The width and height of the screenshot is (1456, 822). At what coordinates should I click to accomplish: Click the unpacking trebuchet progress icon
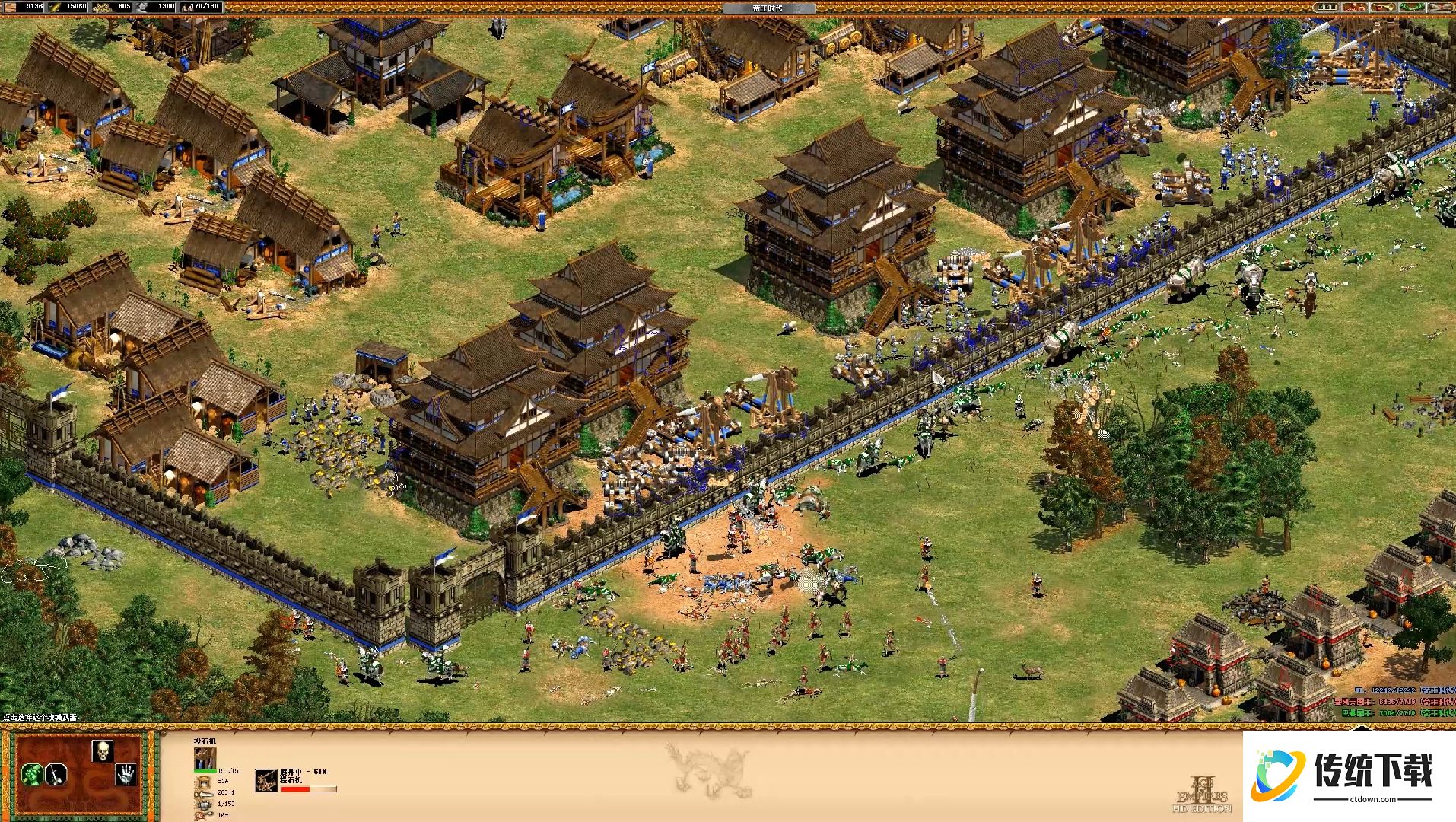point(266,780)
